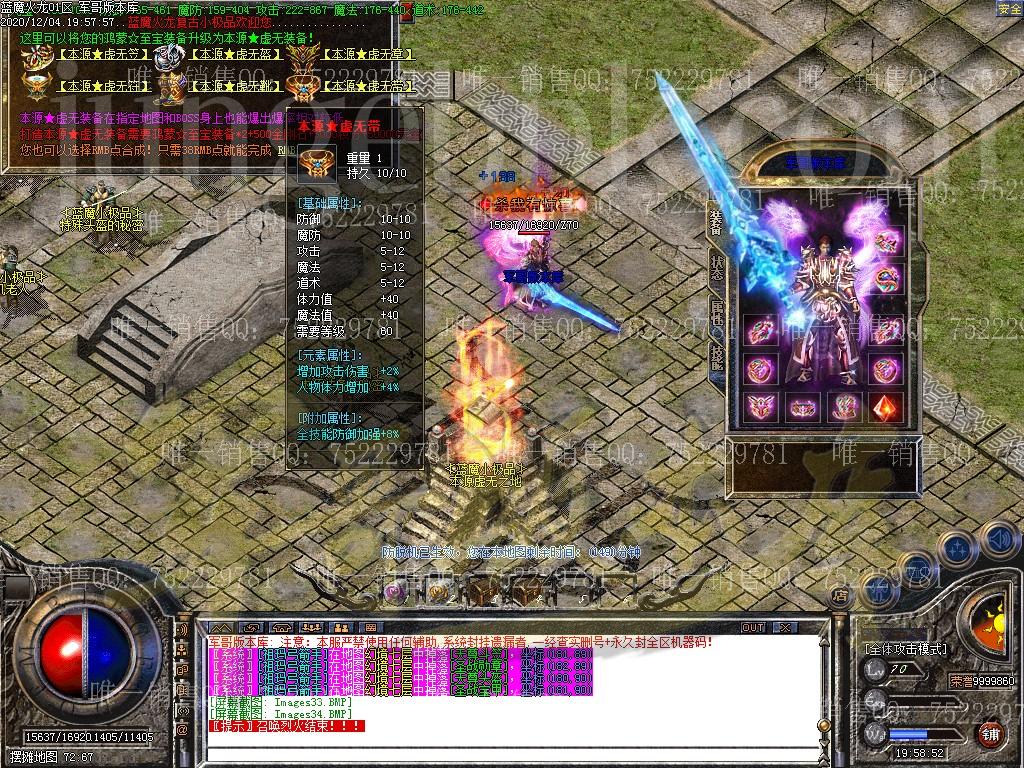Toggle the 全体攻击模式 attack mode label
1024x768 pixels.
(x=906, y=649)
